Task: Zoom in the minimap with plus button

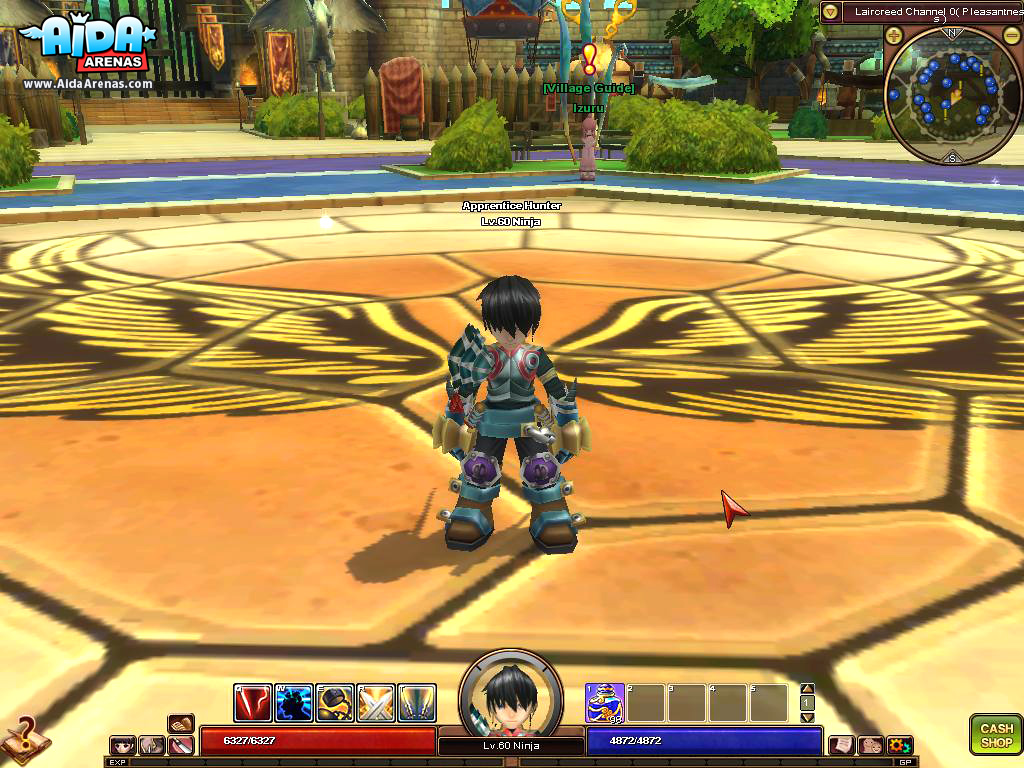Action: click(x=894, y=34)
